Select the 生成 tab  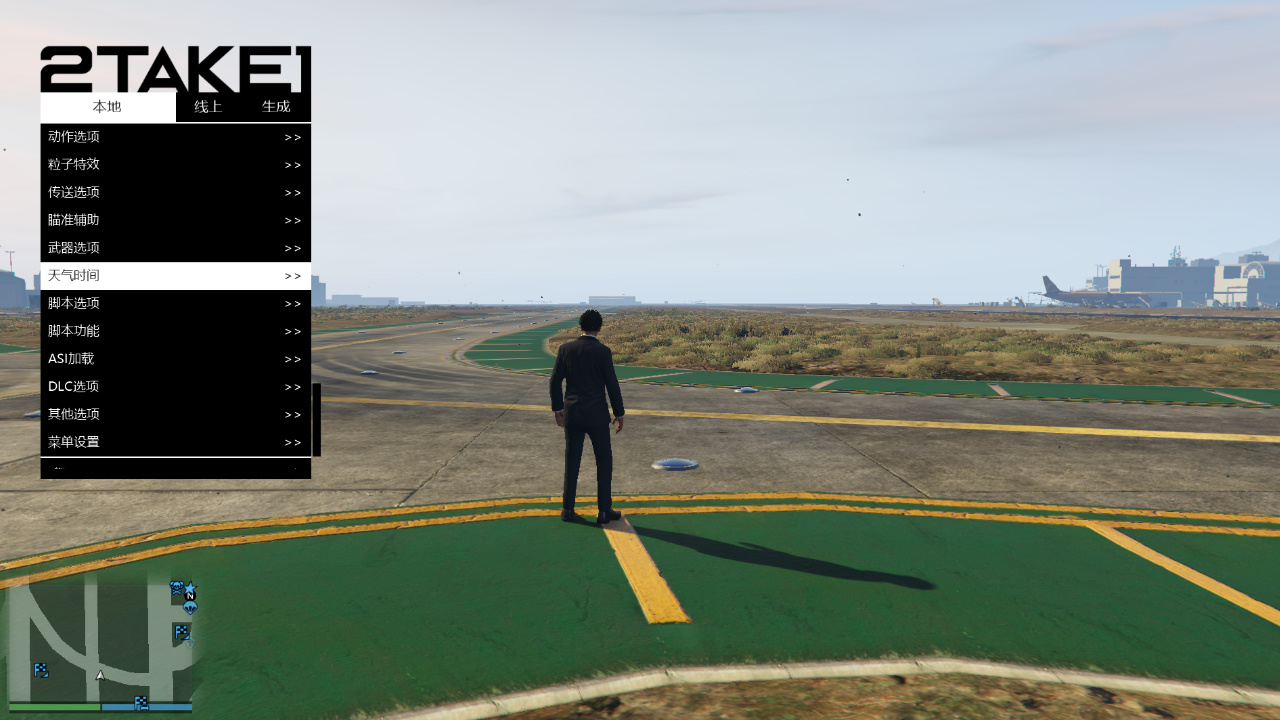(276, 107)
